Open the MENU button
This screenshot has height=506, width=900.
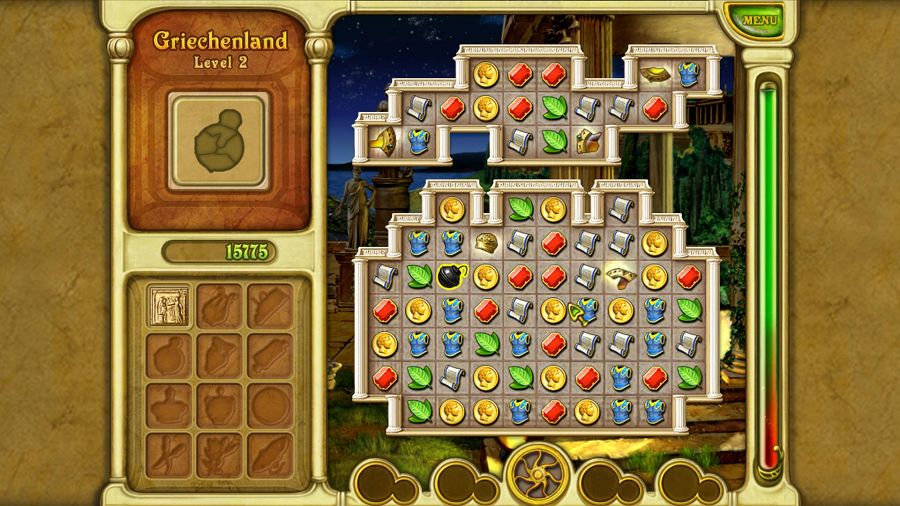tap(761, 19)
